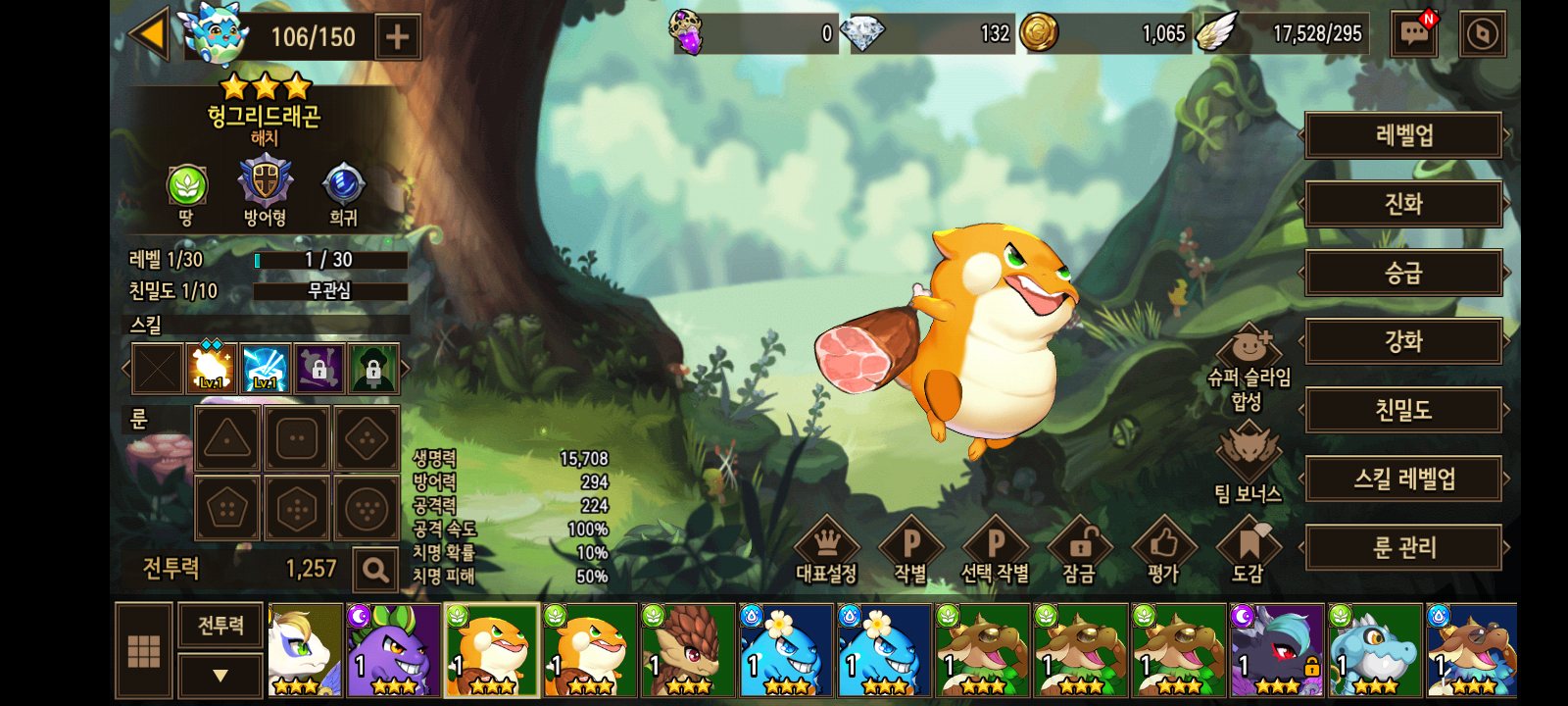Open 슈퍼 슬라임 합성 fusion
This screenshot has height=706, width=1568.
click(1249, 367)
